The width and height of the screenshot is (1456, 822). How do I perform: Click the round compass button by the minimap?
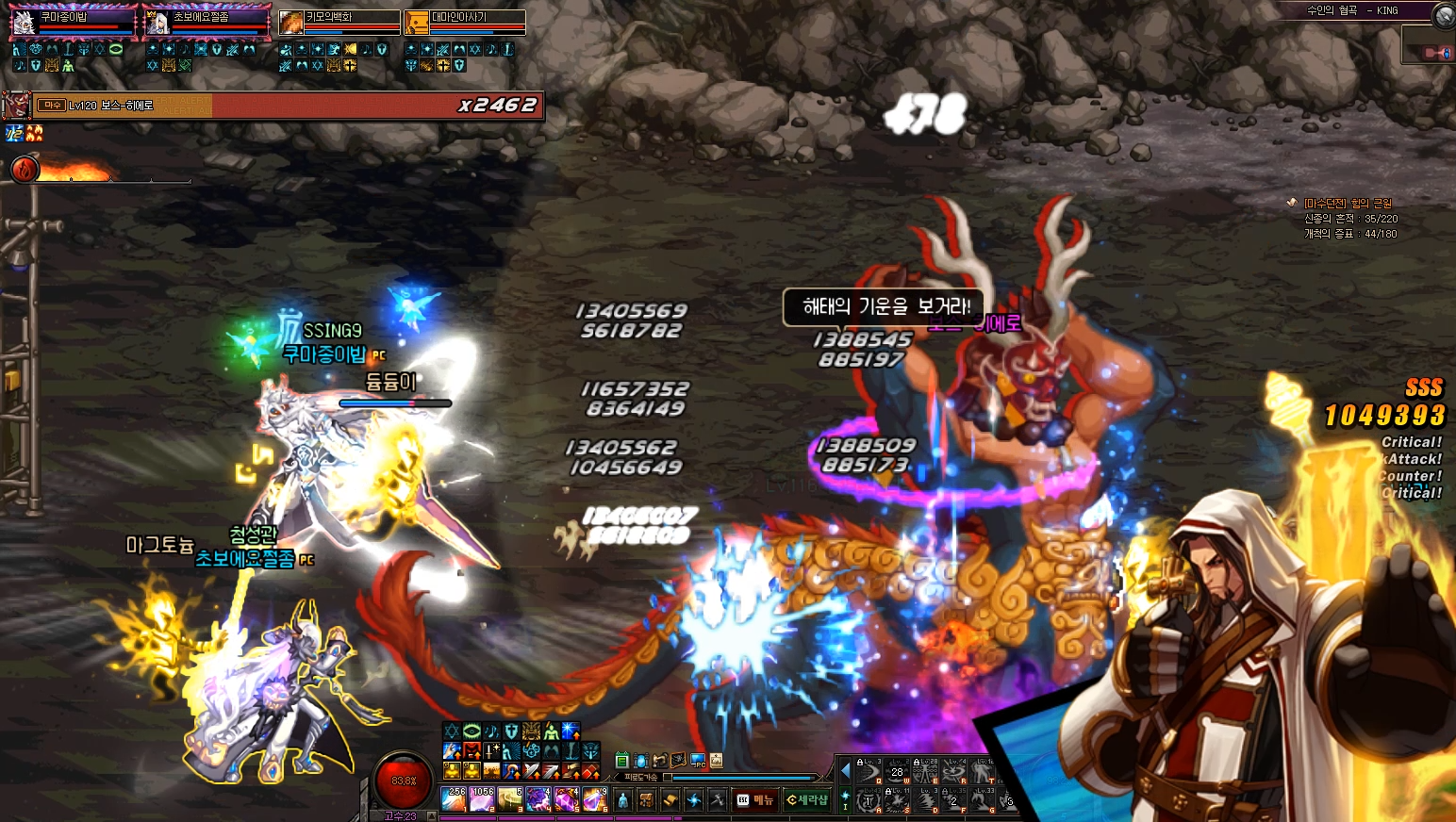point(1444,14)
